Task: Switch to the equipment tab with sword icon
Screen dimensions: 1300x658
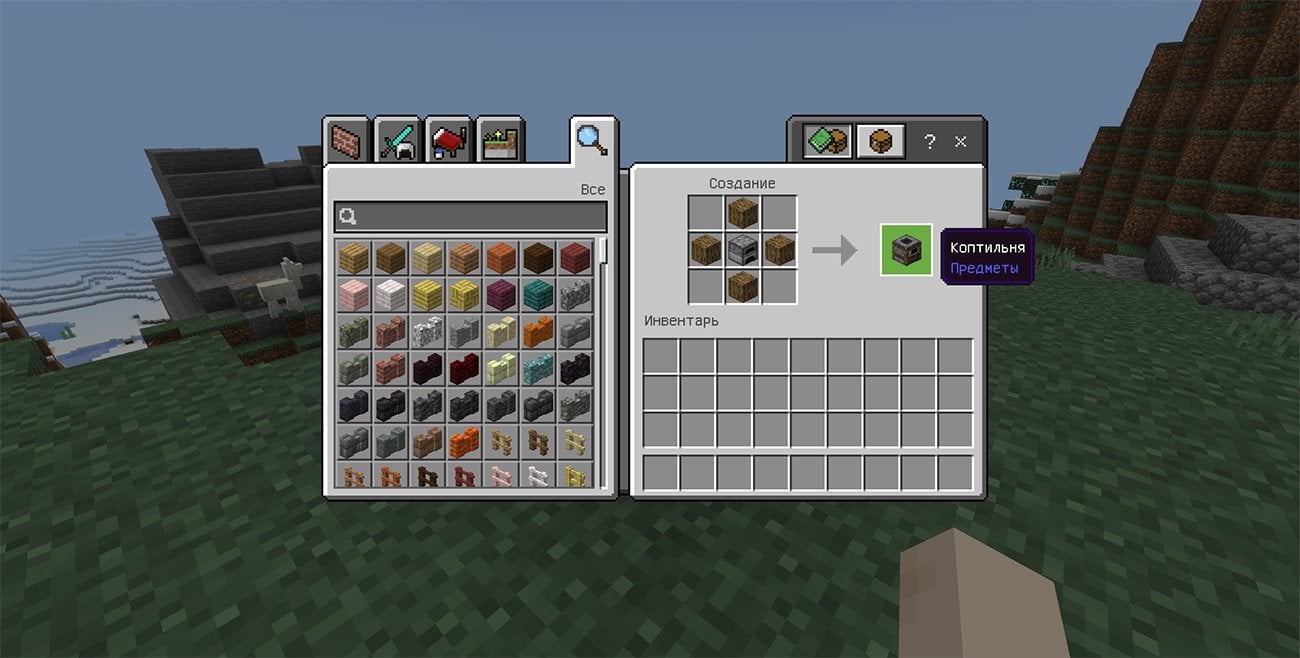Action: pos(398,140)
